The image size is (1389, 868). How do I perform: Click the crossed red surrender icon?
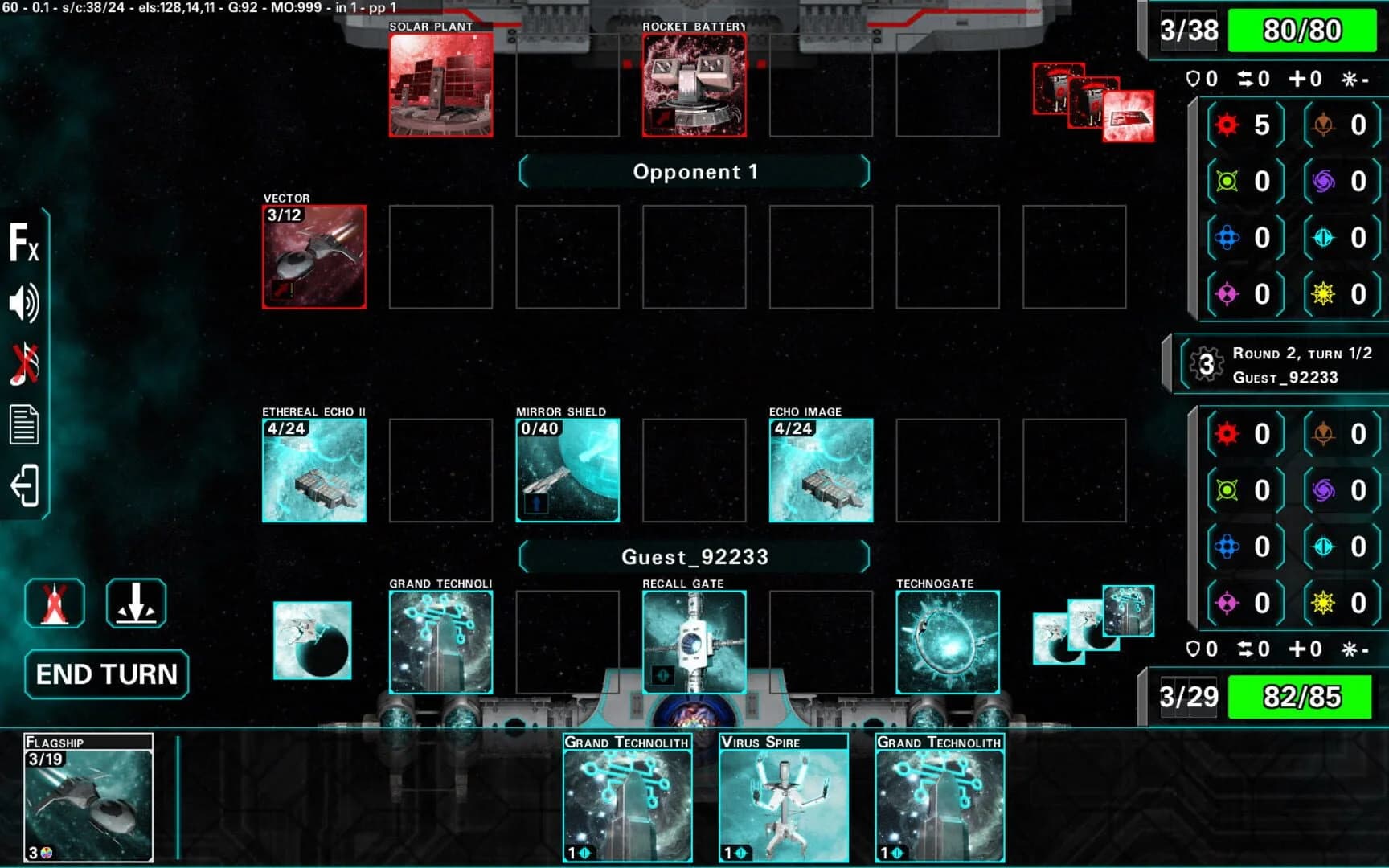55,603
